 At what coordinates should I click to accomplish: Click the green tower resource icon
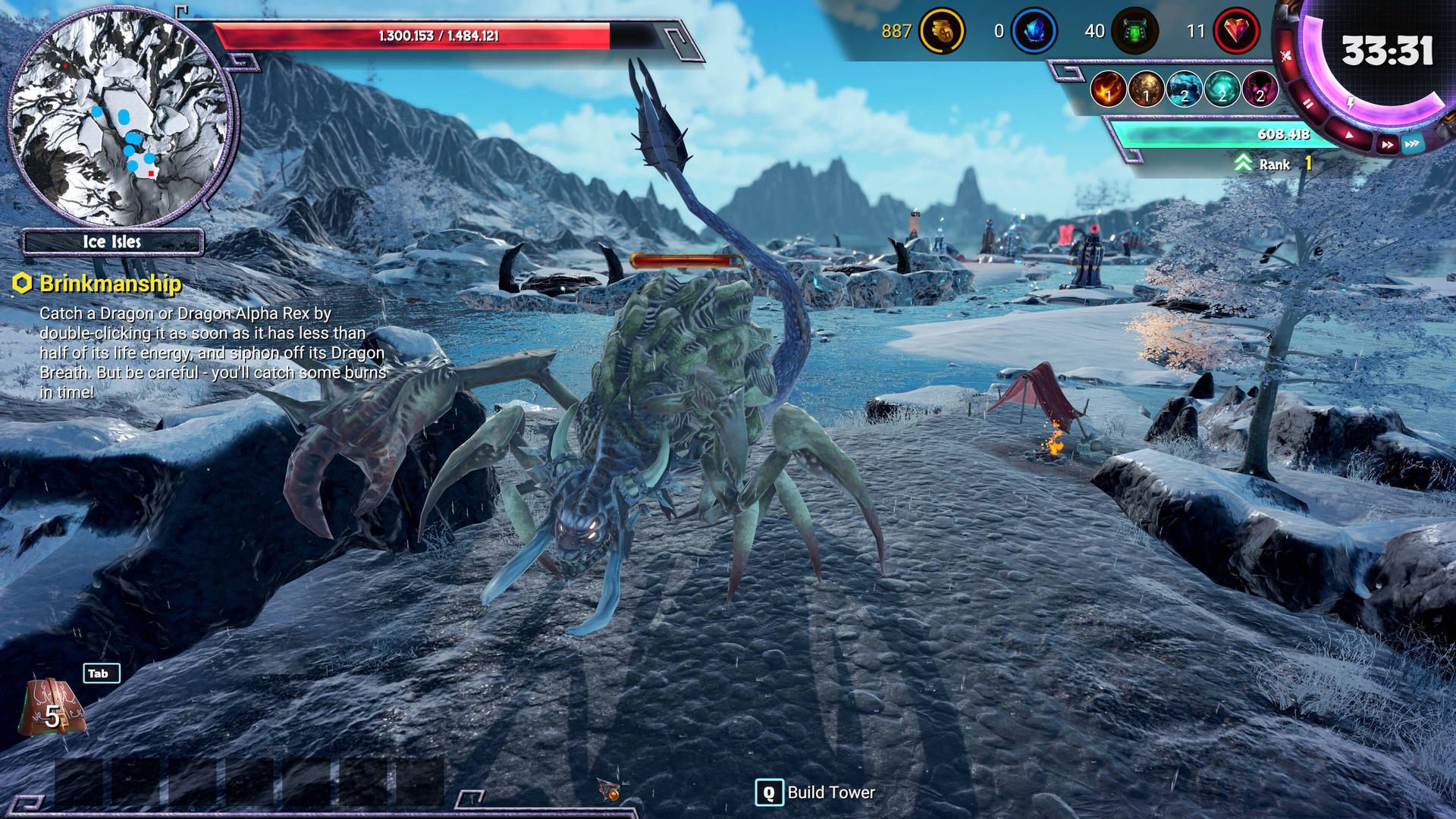pos(1134,32)
